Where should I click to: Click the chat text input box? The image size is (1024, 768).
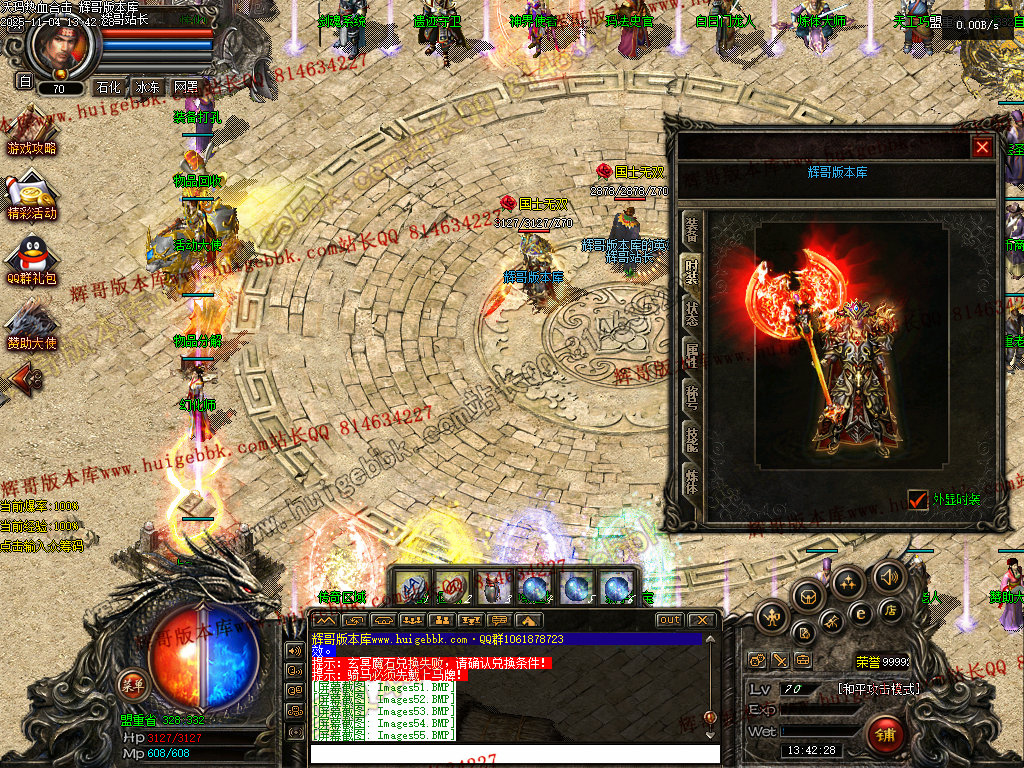pos(514,753)
